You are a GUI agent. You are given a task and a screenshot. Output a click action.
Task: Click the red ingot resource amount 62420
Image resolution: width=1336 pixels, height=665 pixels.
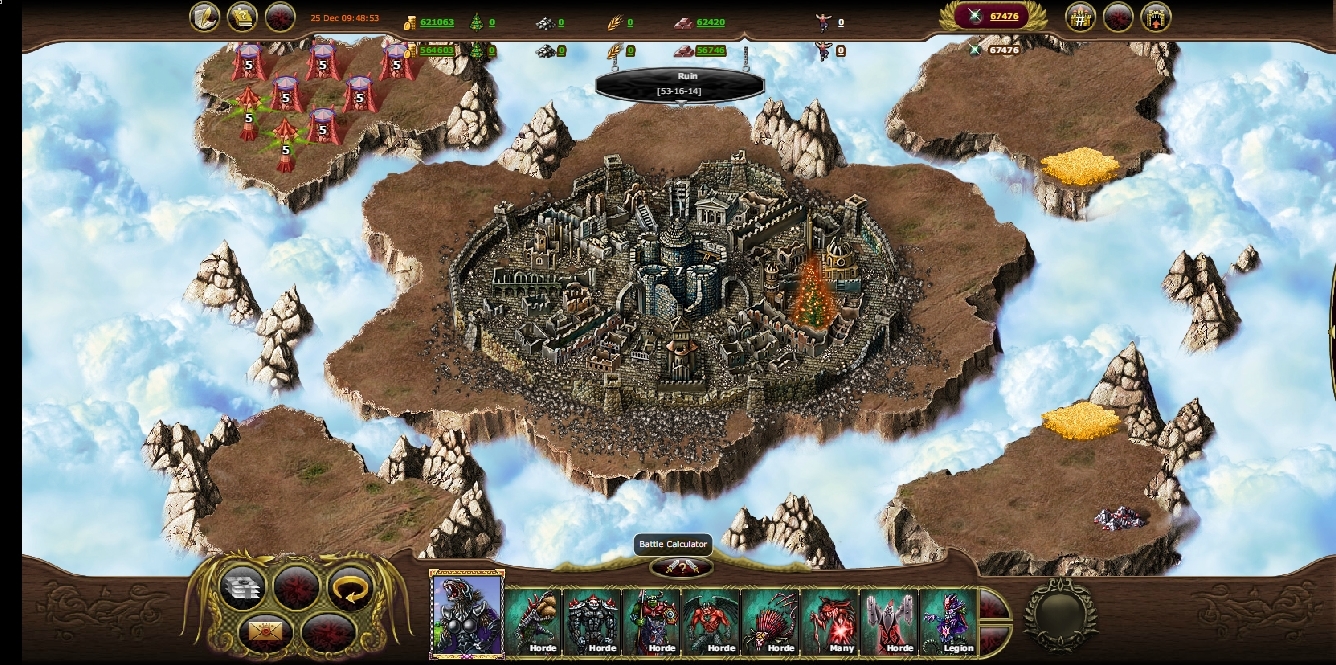coord(710,22)
